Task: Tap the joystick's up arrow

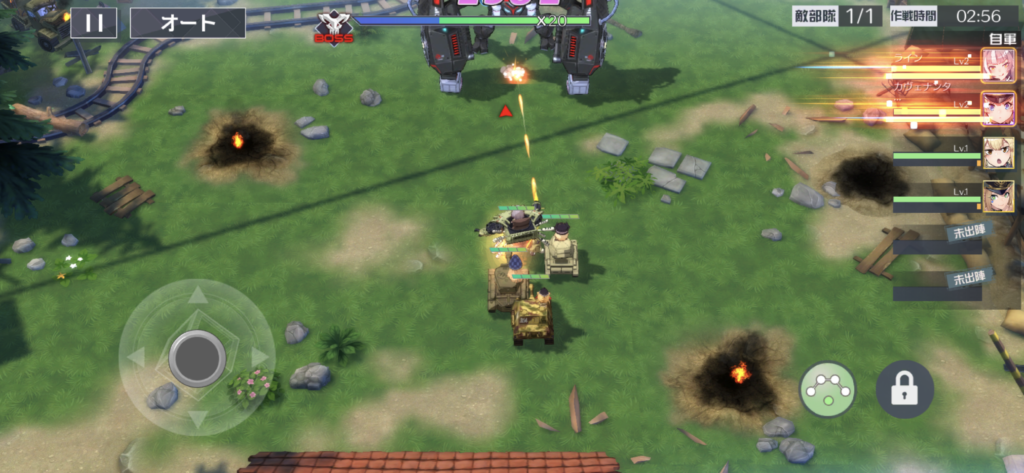Action: pyautogui.click(x=198, y=295)
